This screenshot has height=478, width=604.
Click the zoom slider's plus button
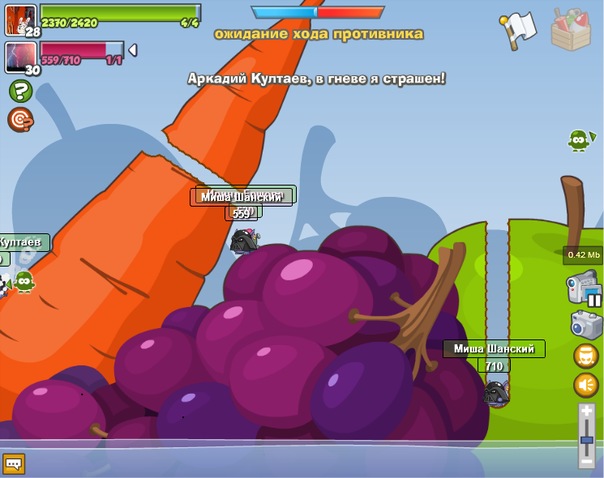click(586, 410)
